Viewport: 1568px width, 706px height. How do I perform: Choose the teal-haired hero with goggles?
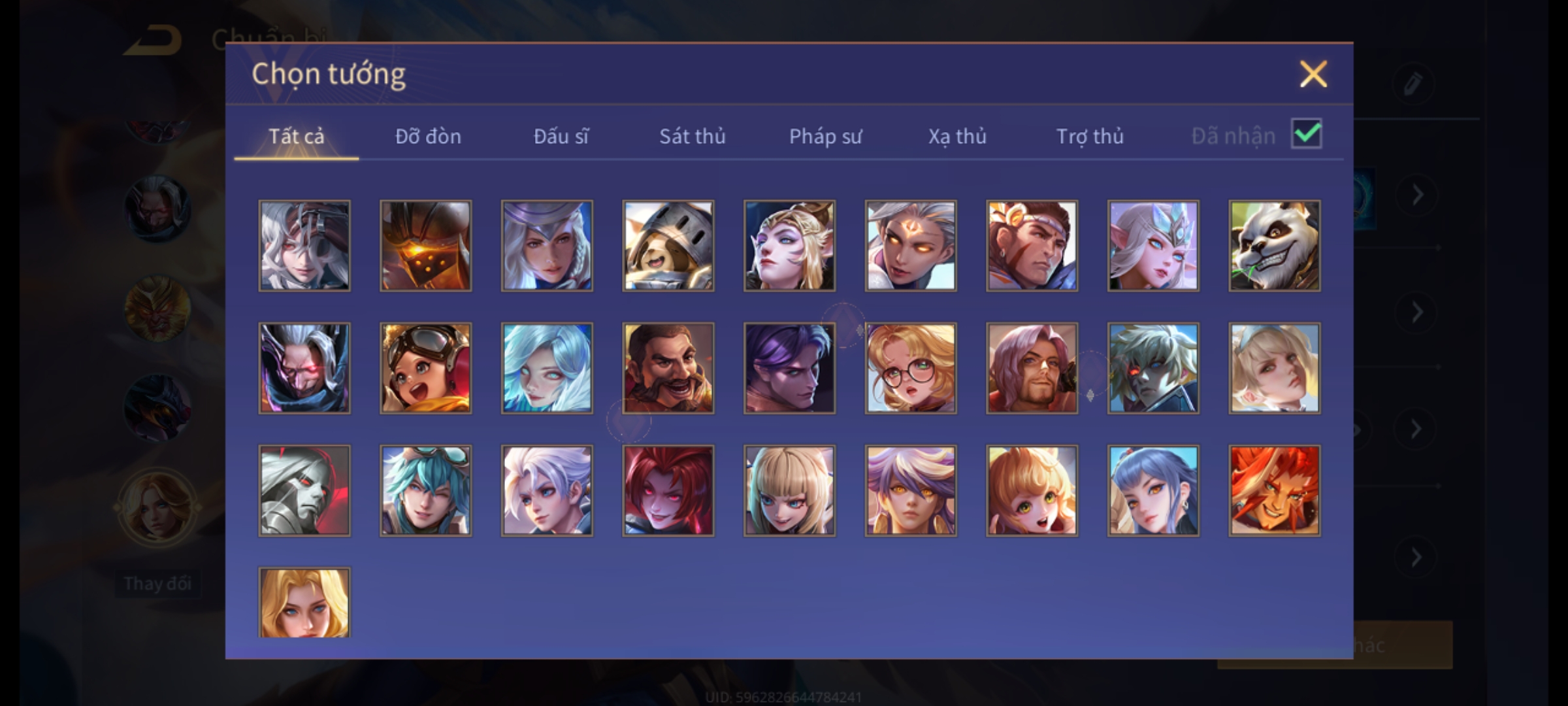(x=425, y=490)
